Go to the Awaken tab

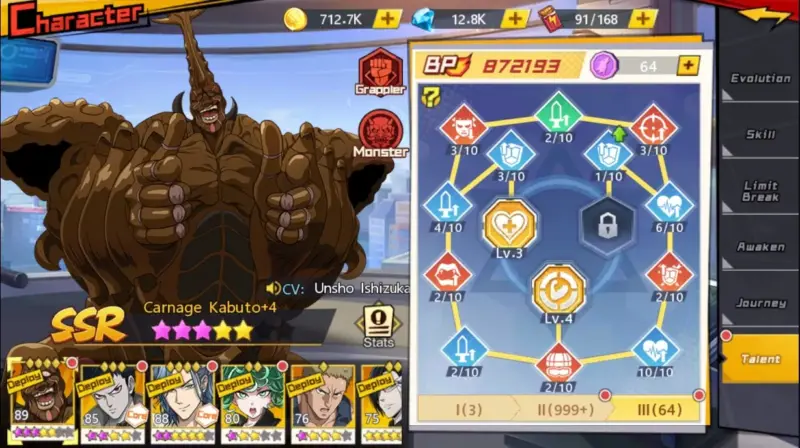coord(760,247)
